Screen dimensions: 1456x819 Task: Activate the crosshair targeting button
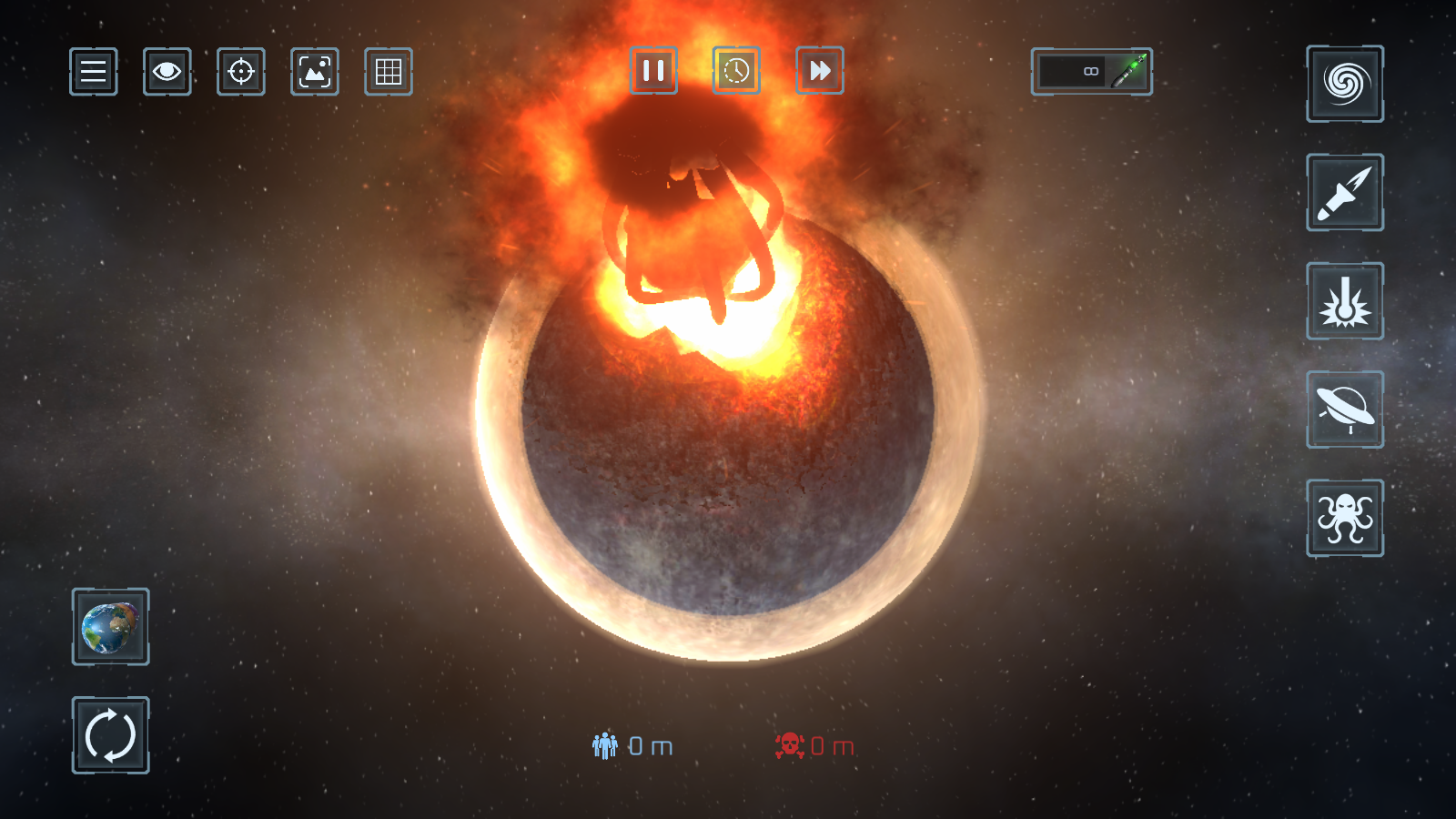[241, 71]
